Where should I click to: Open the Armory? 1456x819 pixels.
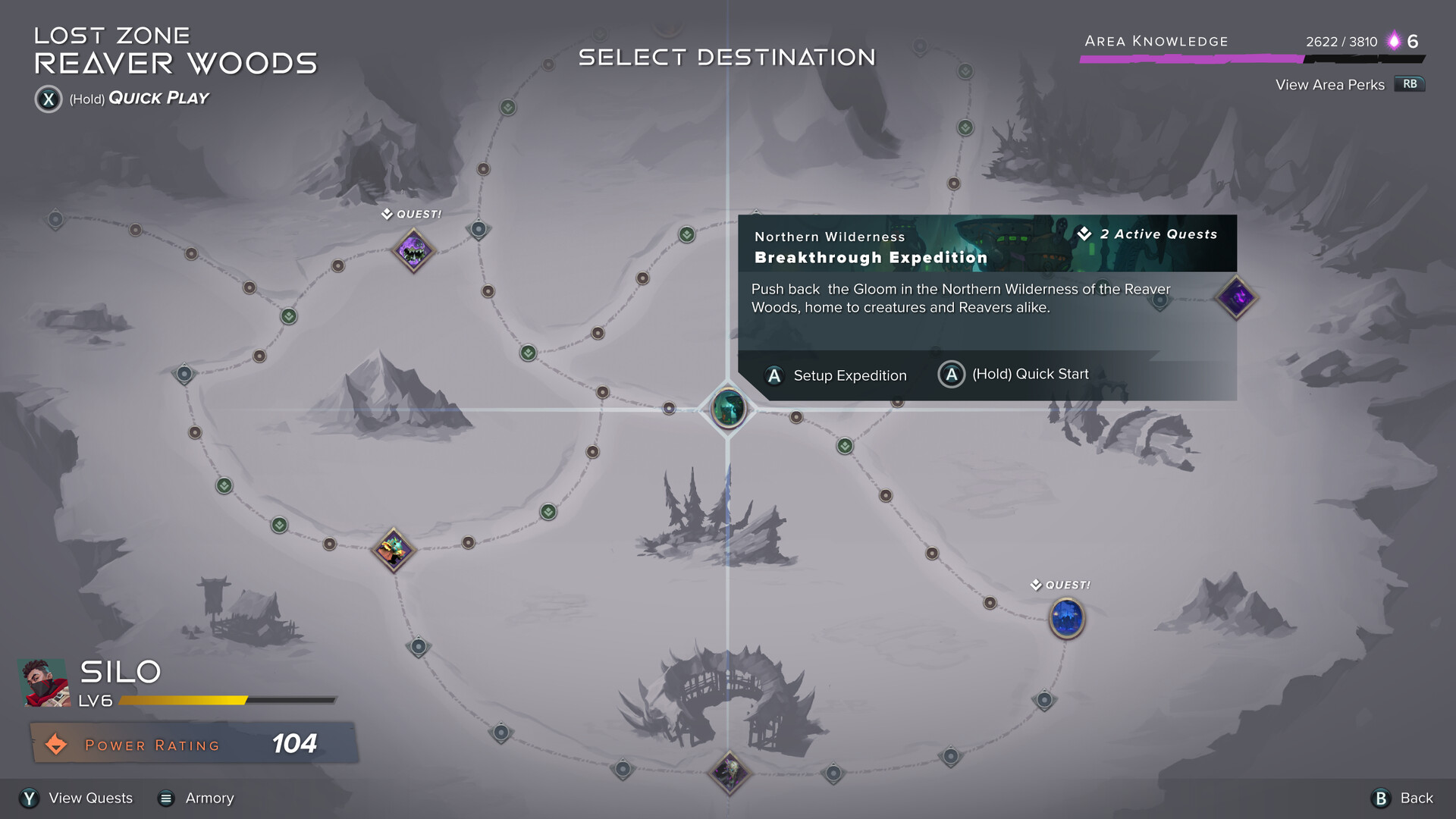pyautogui.click(x=209, y=798)
